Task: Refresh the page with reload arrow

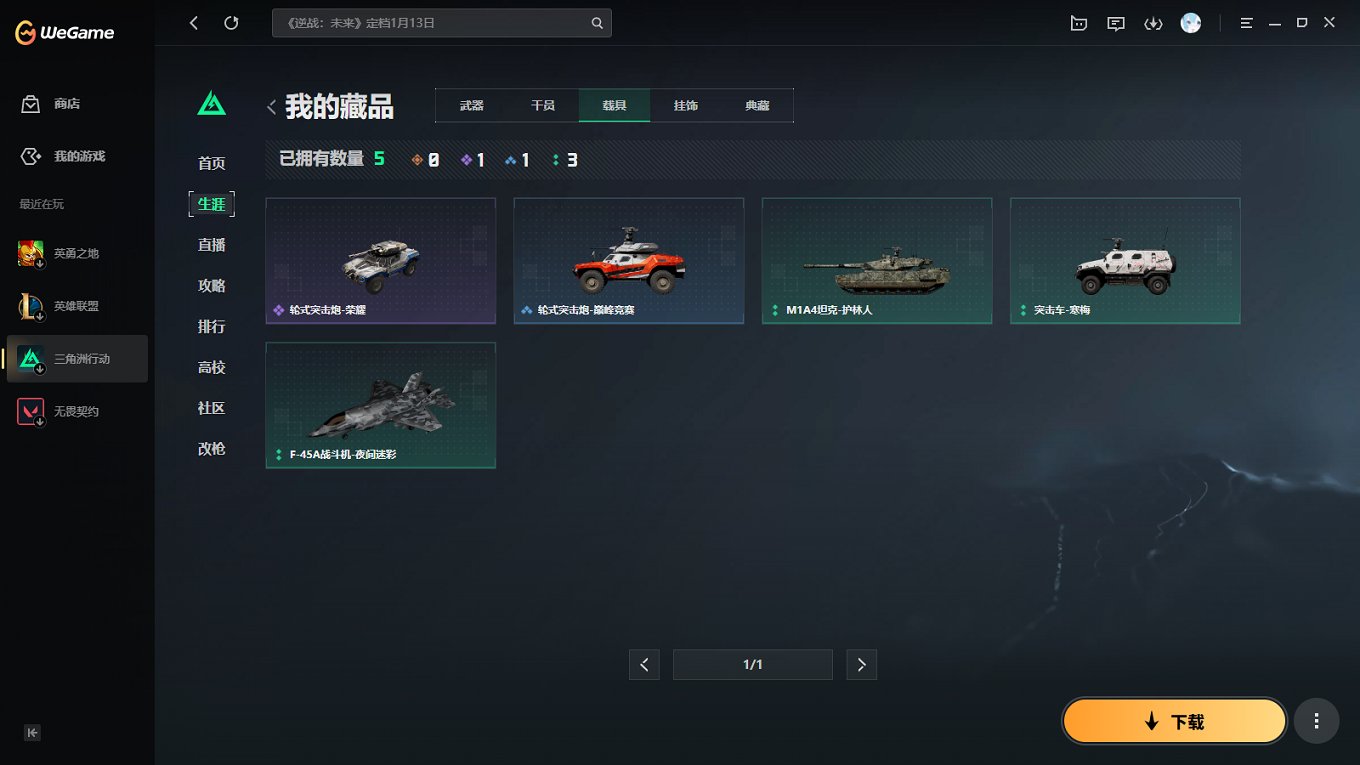Action: pyautogui.click(x=232, y=22)
